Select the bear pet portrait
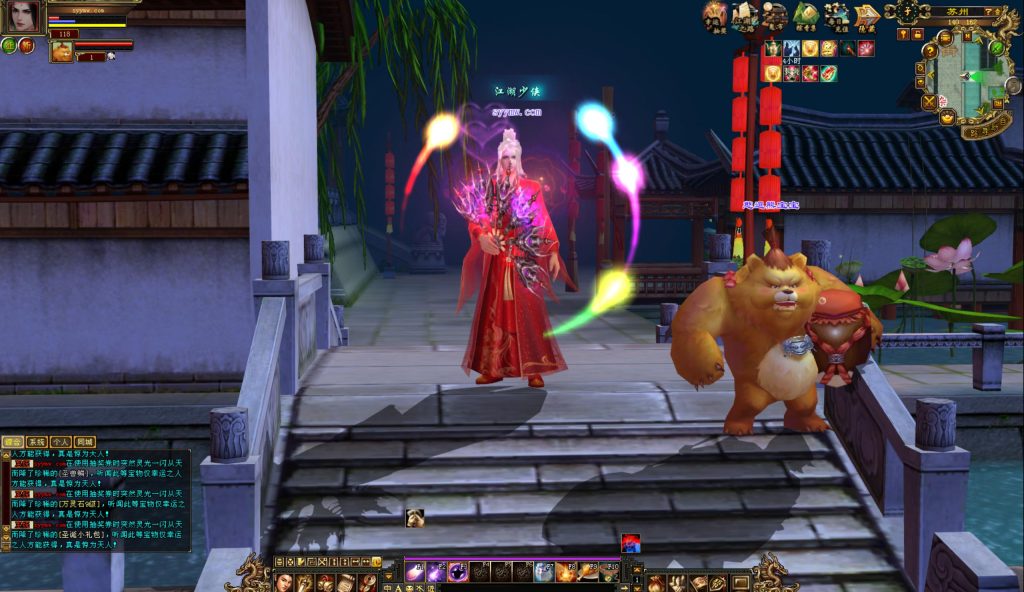 click(x=62, y=50)
